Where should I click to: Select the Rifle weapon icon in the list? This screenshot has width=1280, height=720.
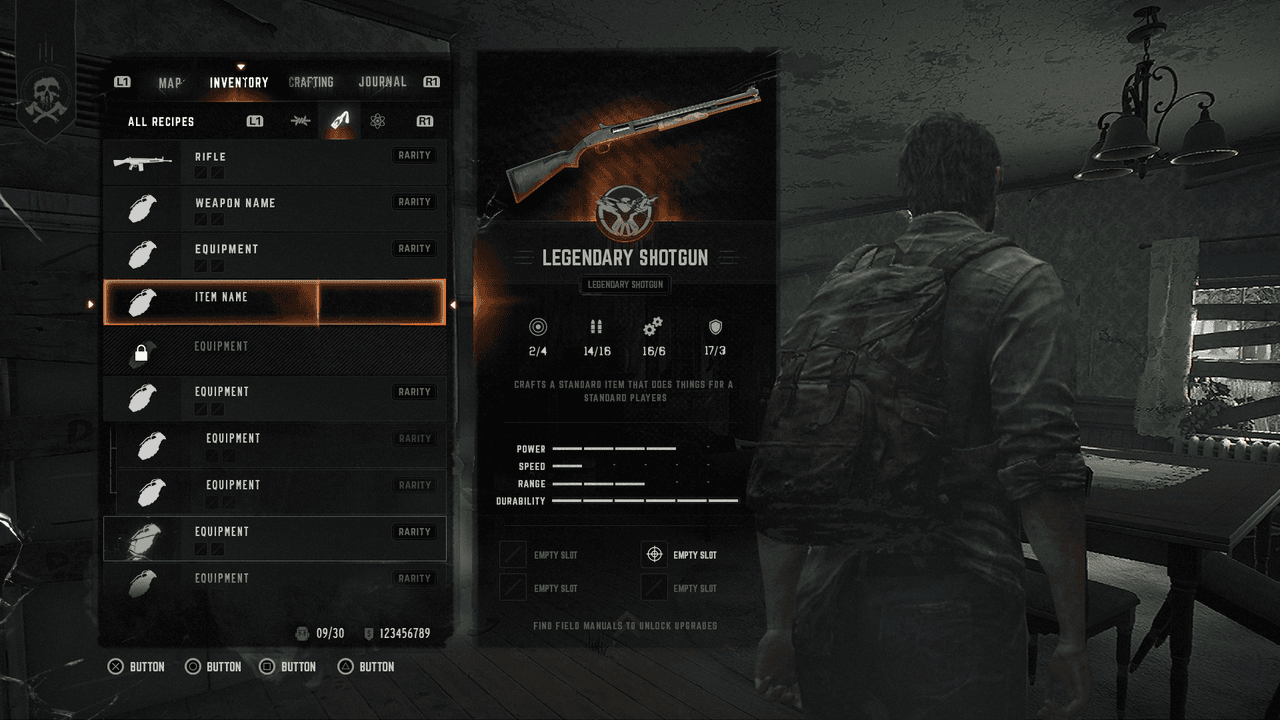(141, 160)
